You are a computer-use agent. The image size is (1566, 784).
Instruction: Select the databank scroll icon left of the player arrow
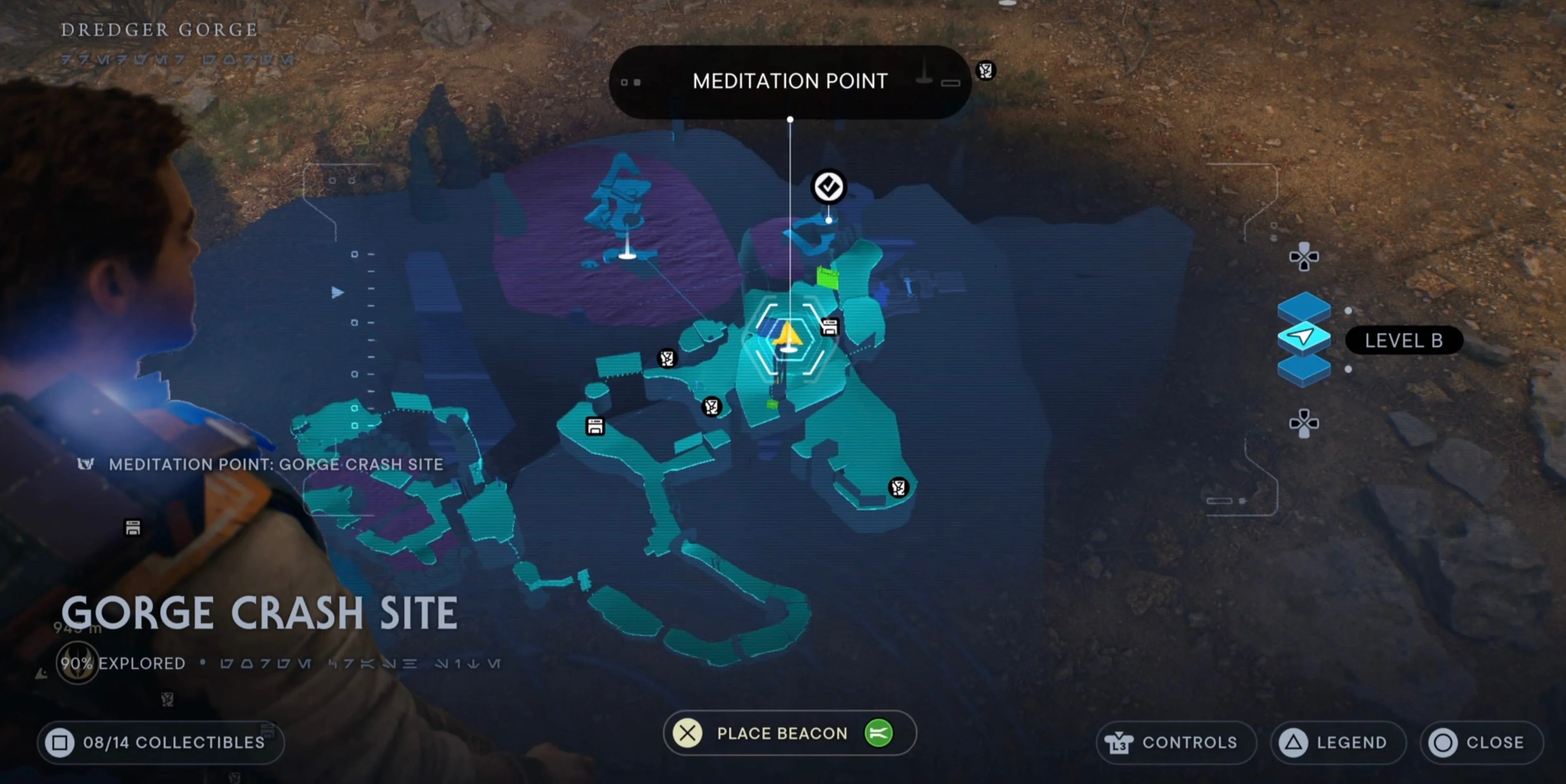click(x=667, y=358)
